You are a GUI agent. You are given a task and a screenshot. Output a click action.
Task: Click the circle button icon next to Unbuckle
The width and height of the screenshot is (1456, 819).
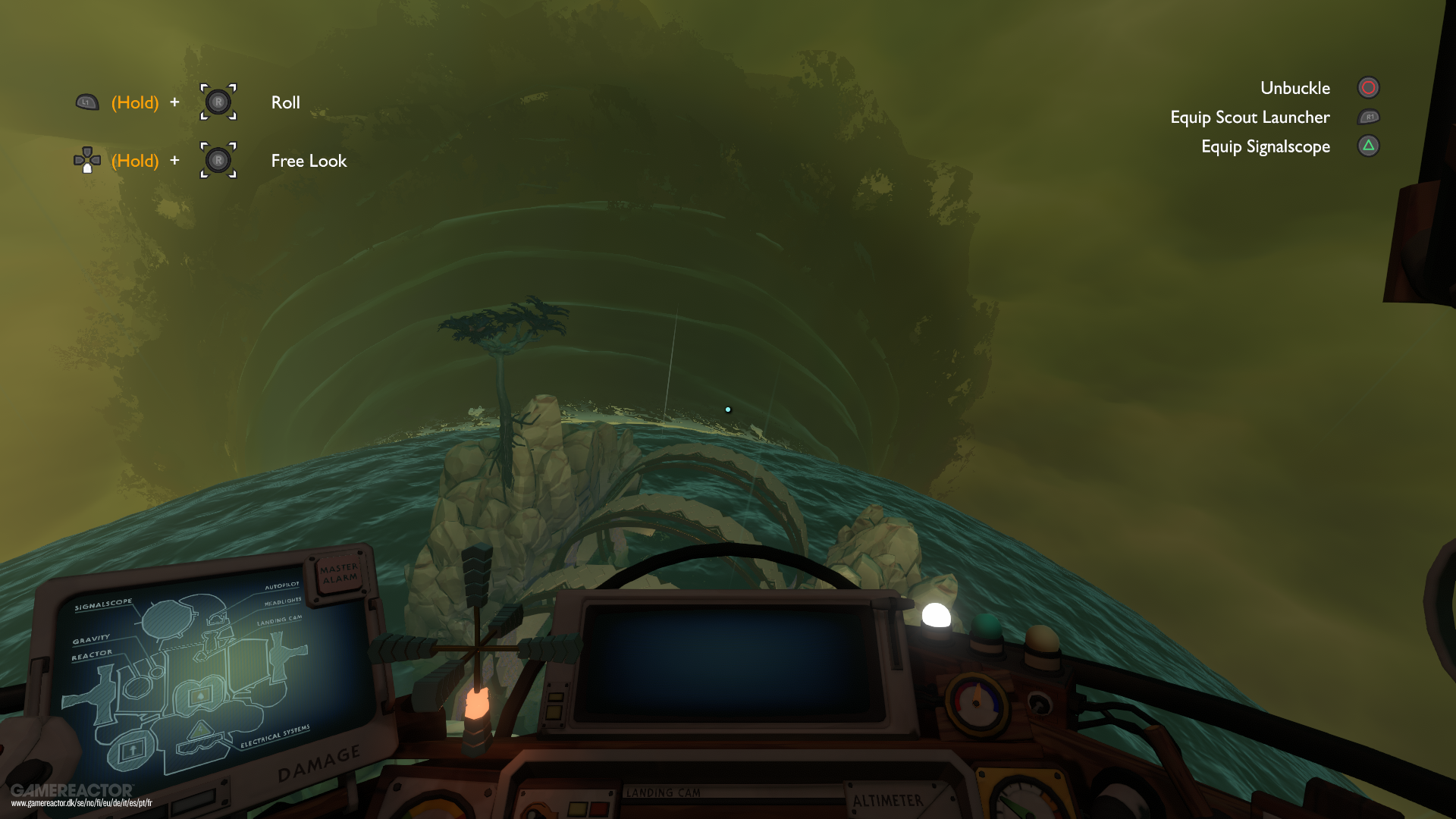[x=1368, y=87]
